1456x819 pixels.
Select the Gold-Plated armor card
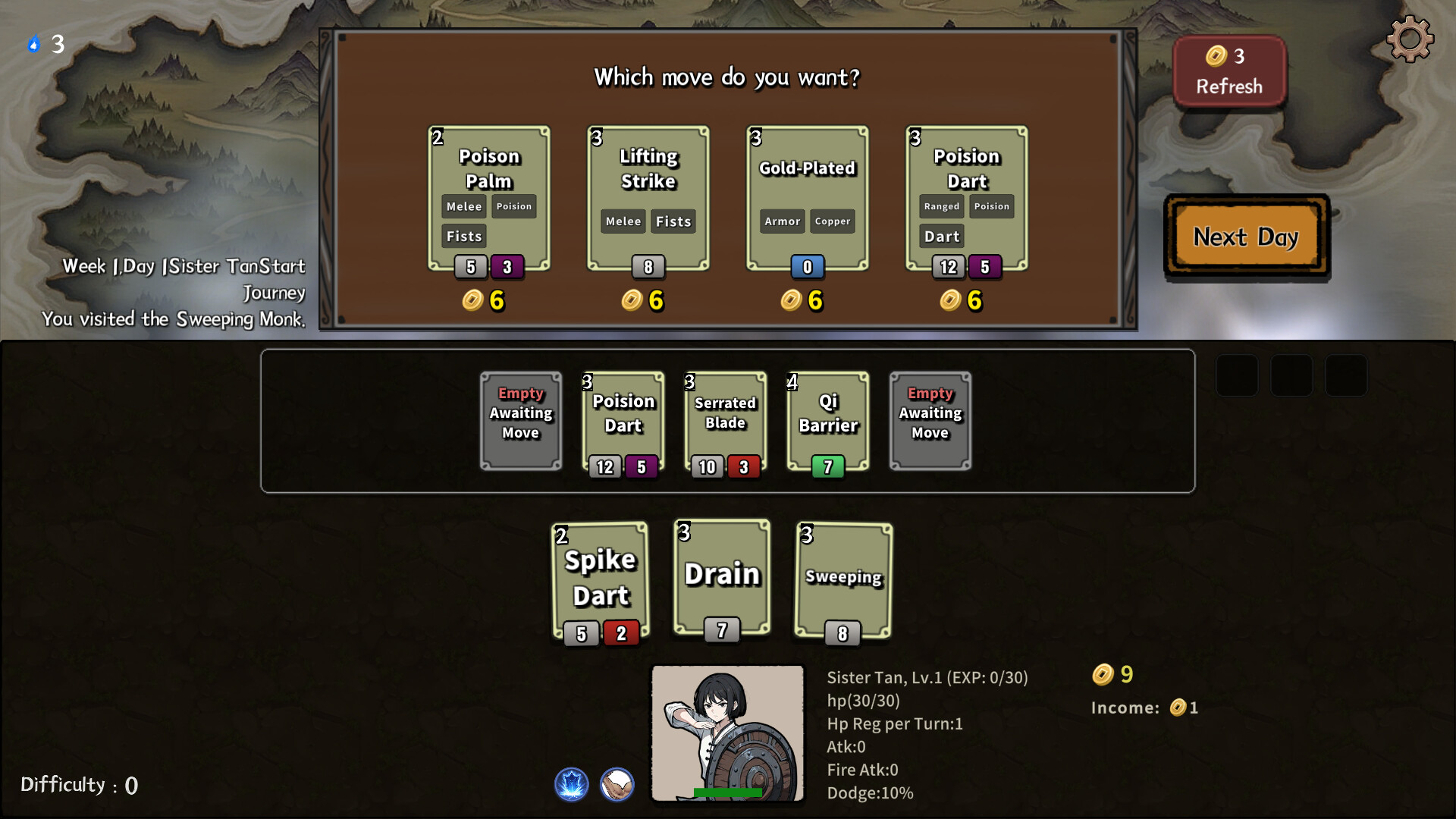click(x=808, y=198)
